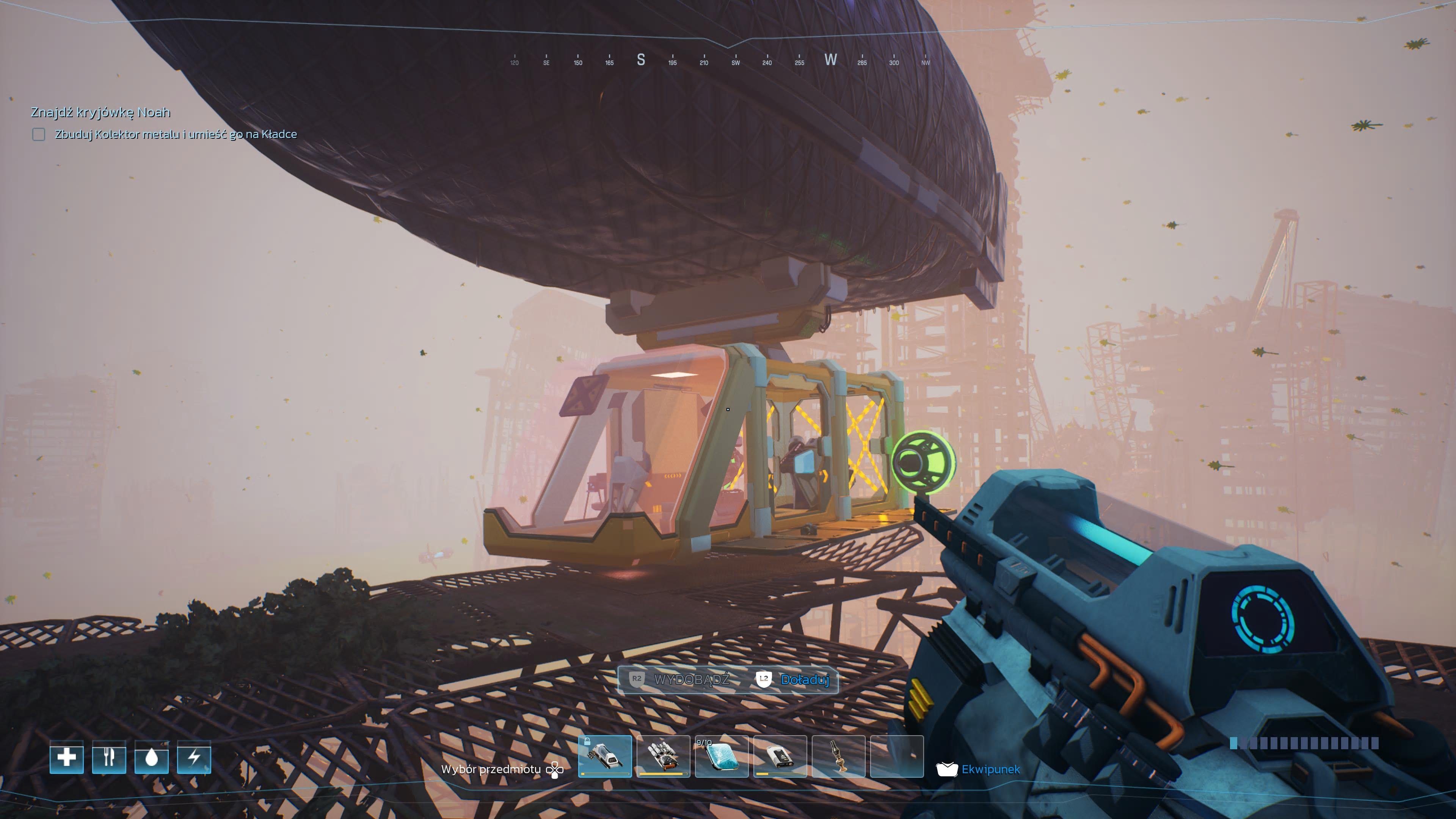
Task: Select the blue crystal block stack 9/10
Action: click(x=722, y=756)
